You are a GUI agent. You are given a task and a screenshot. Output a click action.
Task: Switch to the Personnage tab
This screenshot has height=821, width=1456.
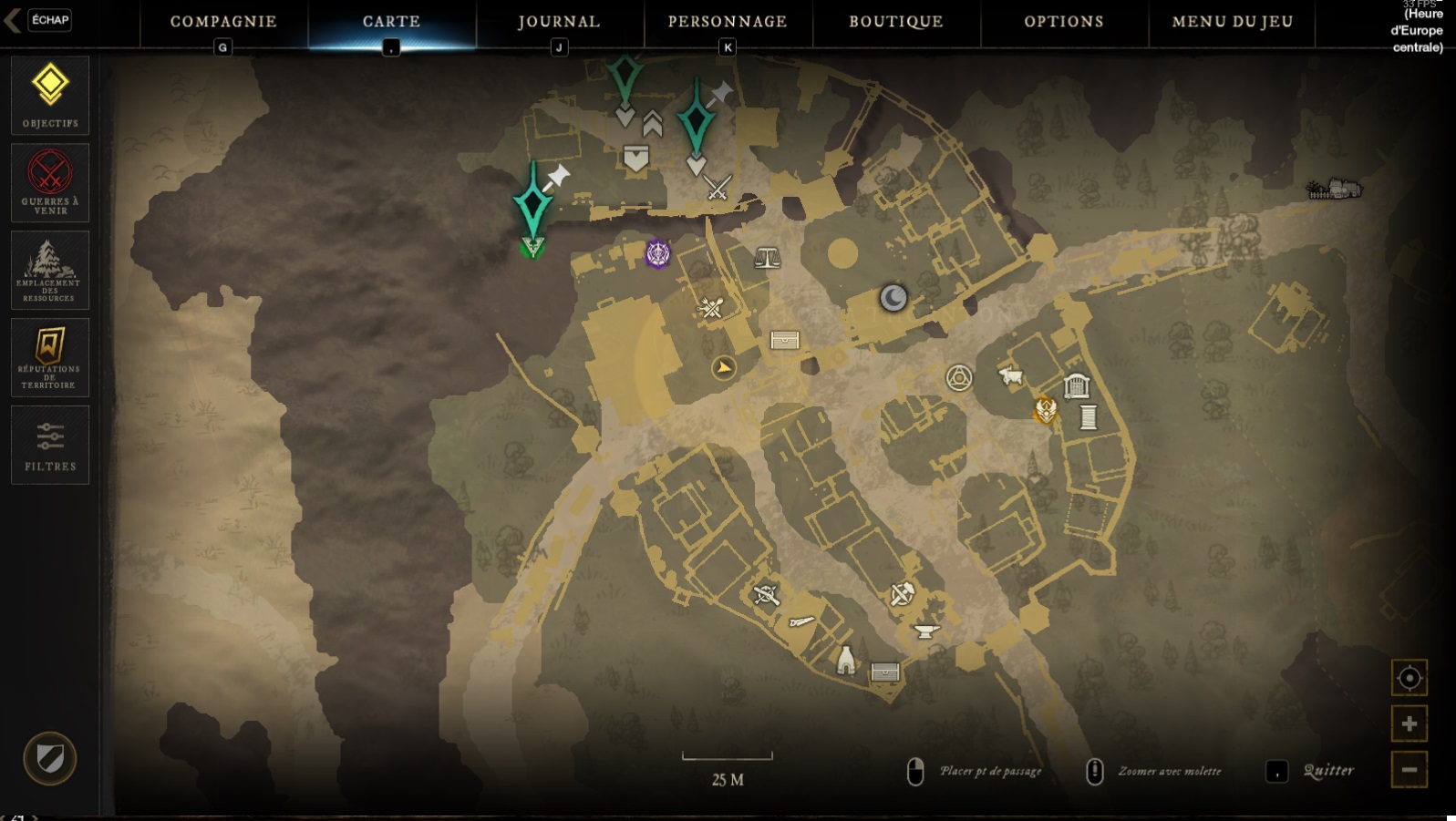point(728,21)
